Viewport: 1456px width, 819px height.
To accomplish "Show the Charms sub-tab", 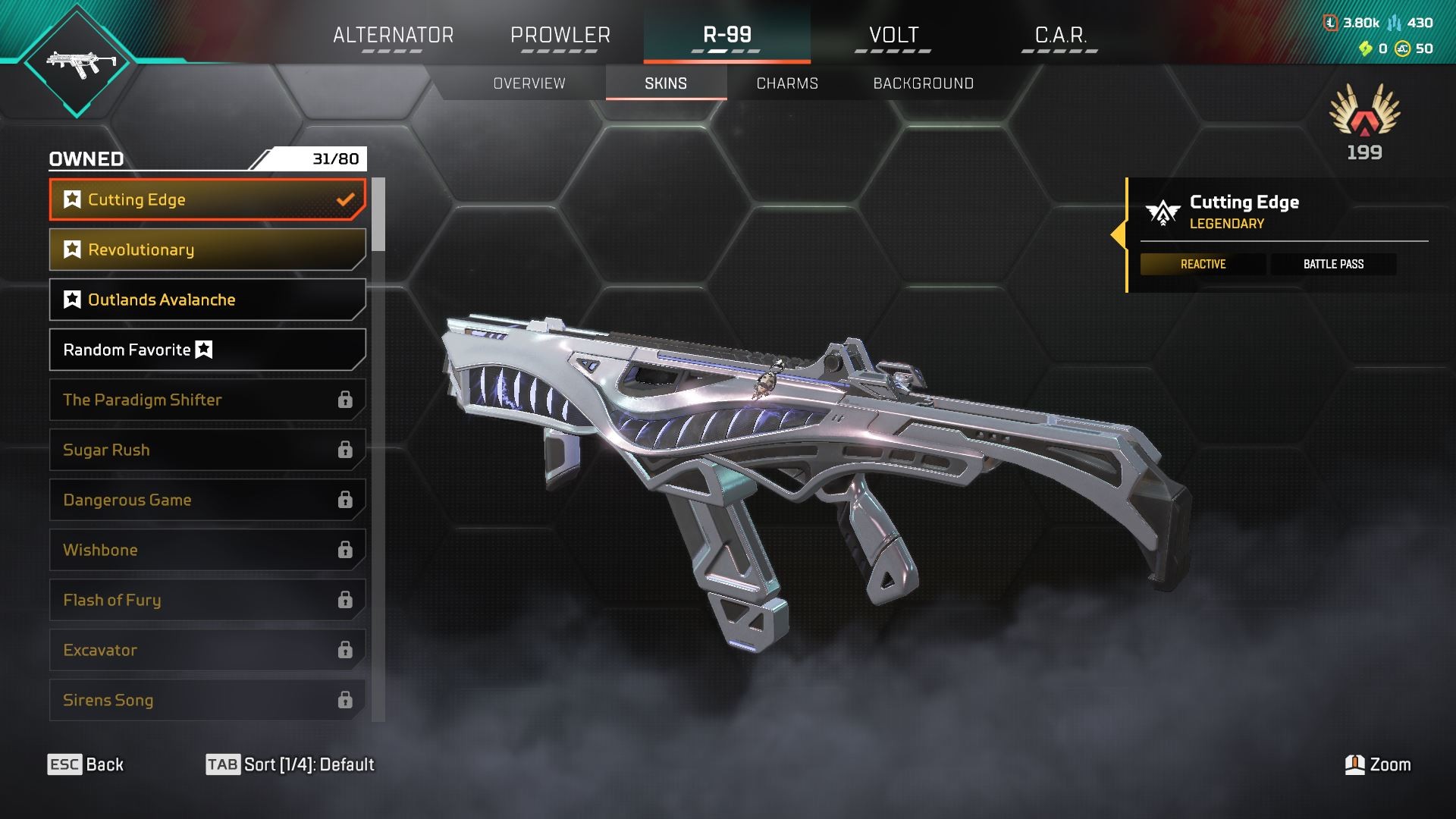I will point(787,83).
